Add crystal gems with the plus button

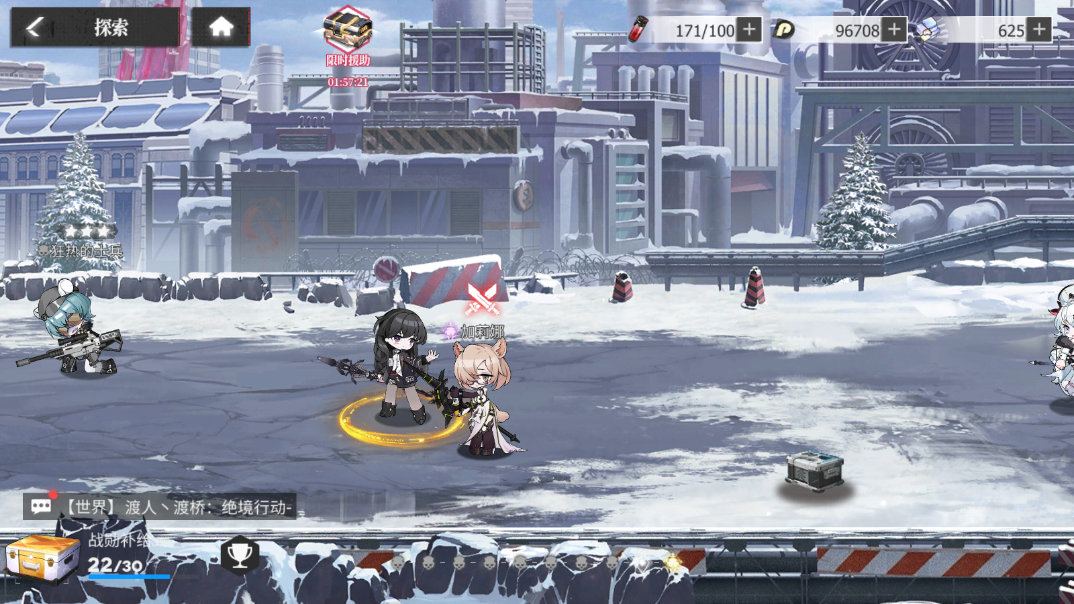coord(1039,30)
